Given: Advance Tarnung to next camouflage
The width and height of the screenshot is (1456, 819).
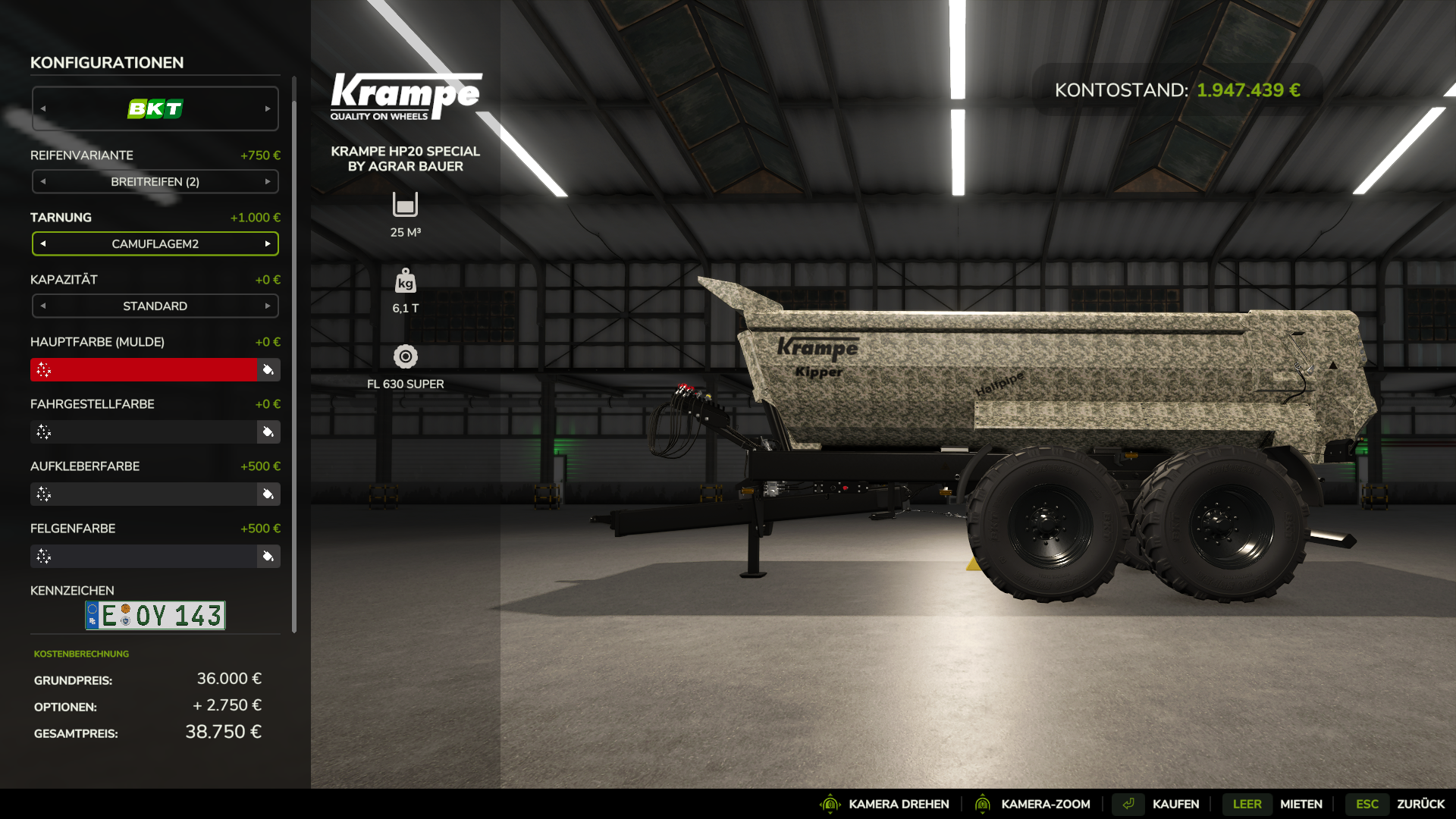Looking at the screenshot, I should click(x=268, y=244).
